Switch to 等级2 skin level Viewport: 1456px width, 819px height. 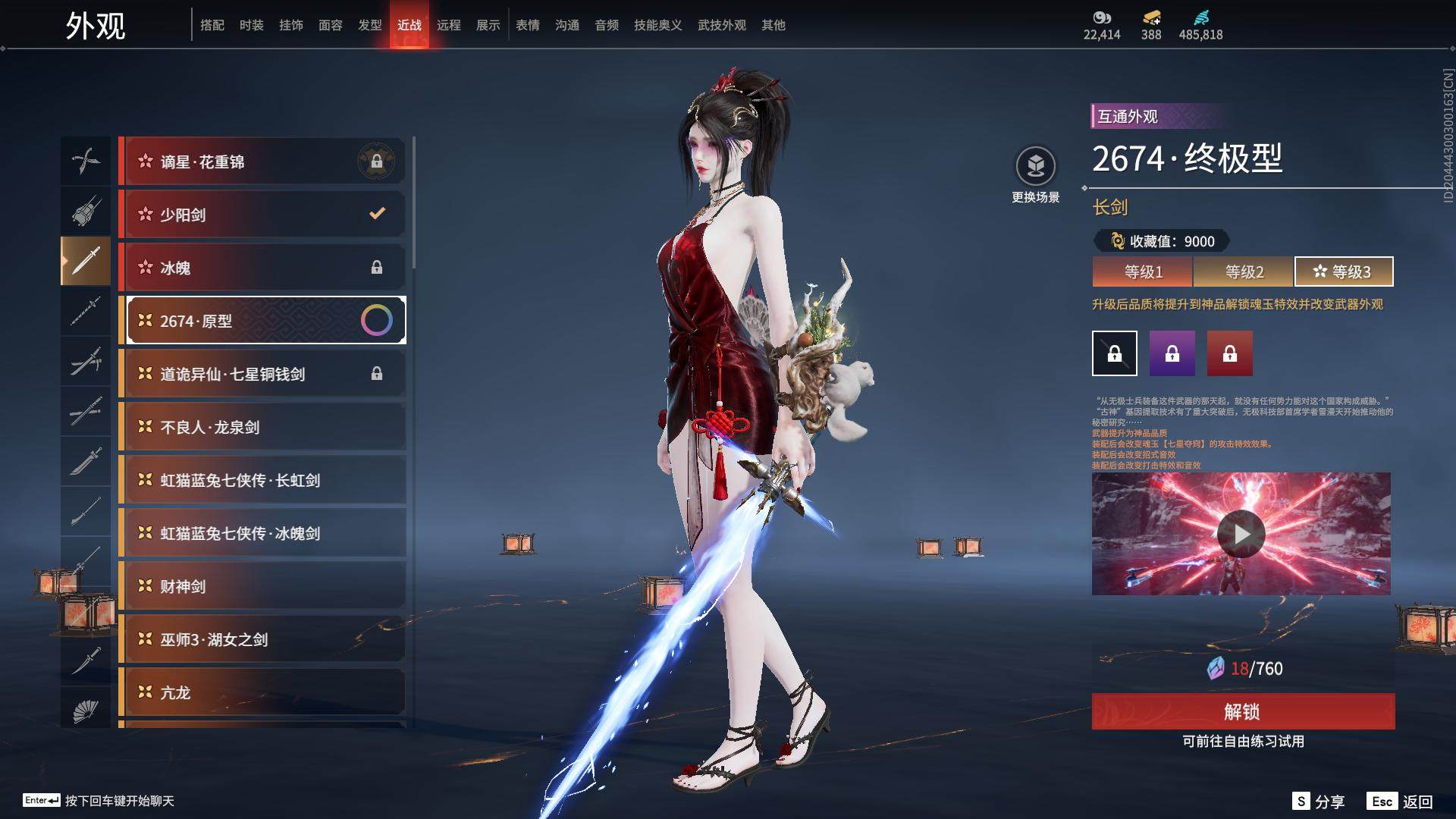(x=1244, y=271)
